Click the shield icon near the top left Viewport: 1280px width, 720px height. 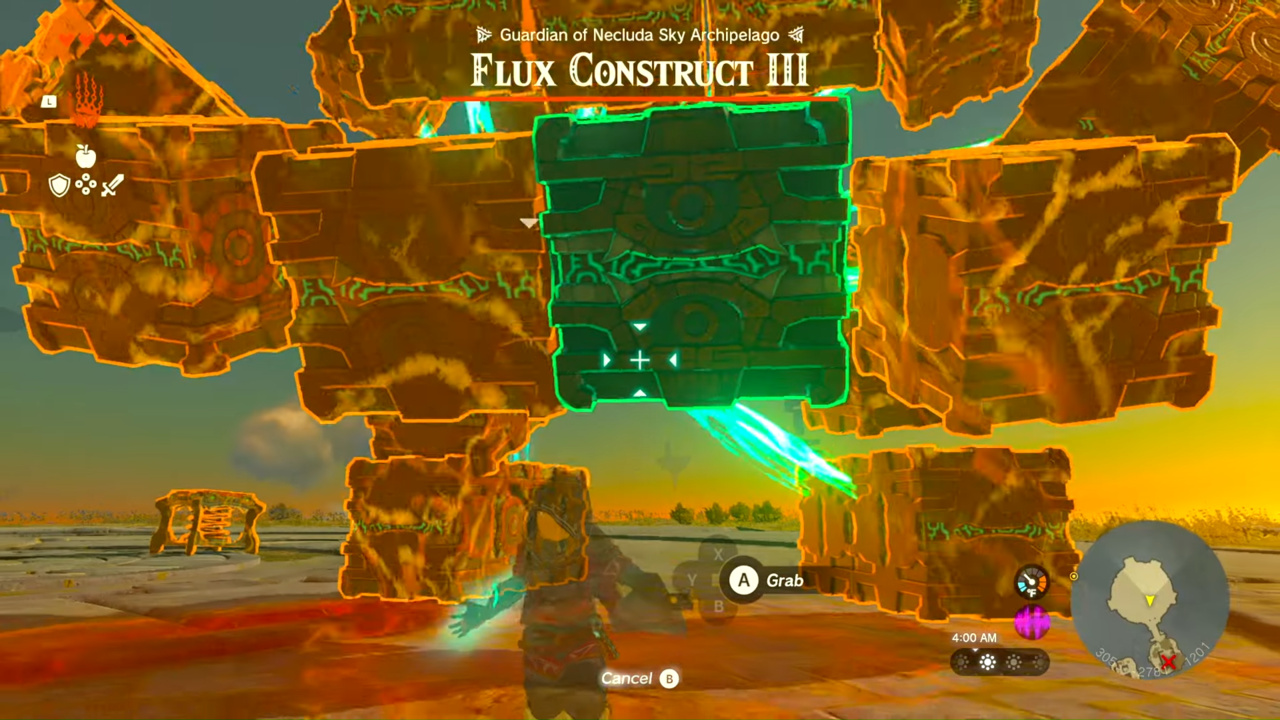(59, 185)
